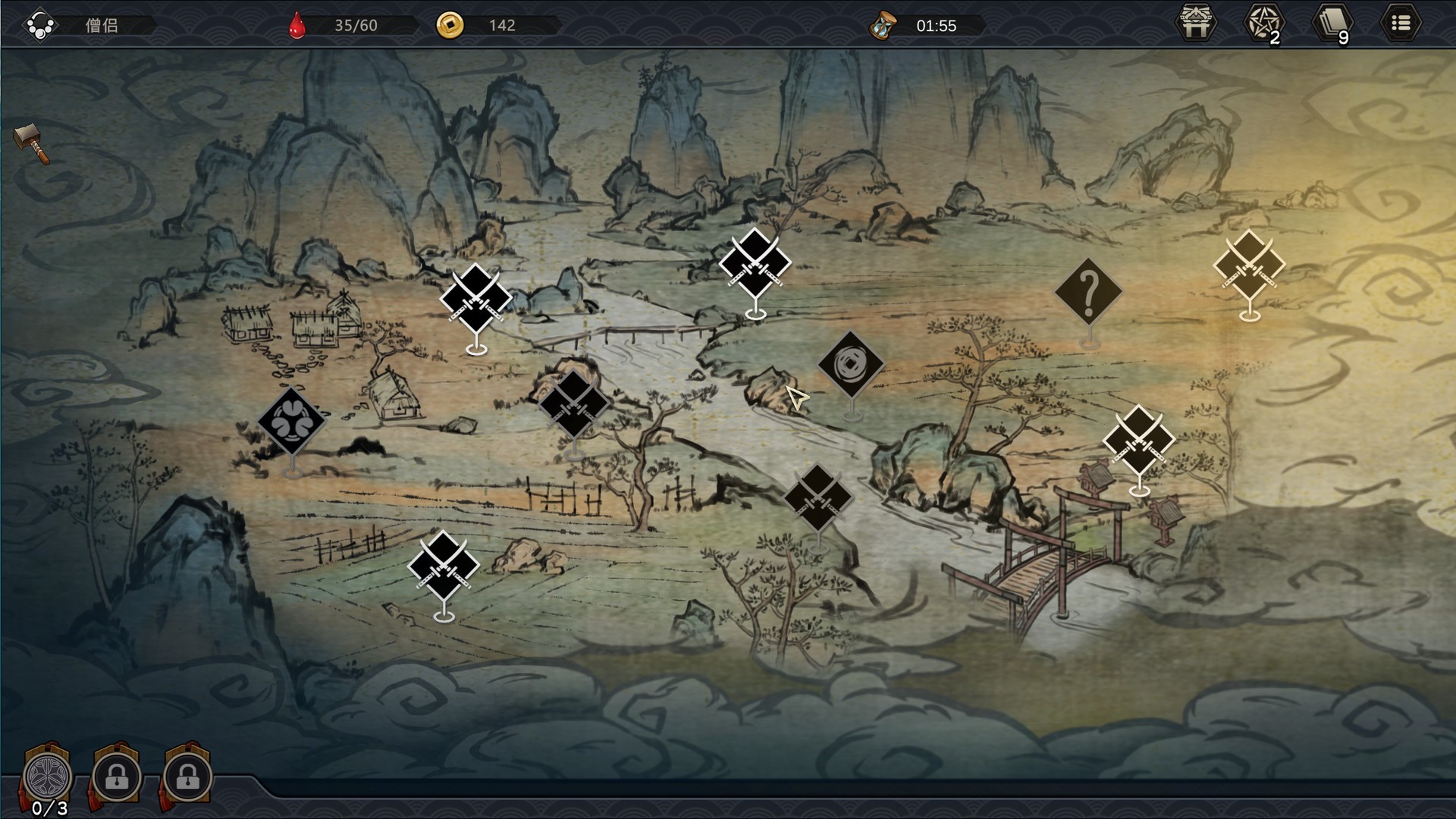Viewport: 1456px width, 819px height.
Task: Click the wooden hammer icon
Action: 33,142
